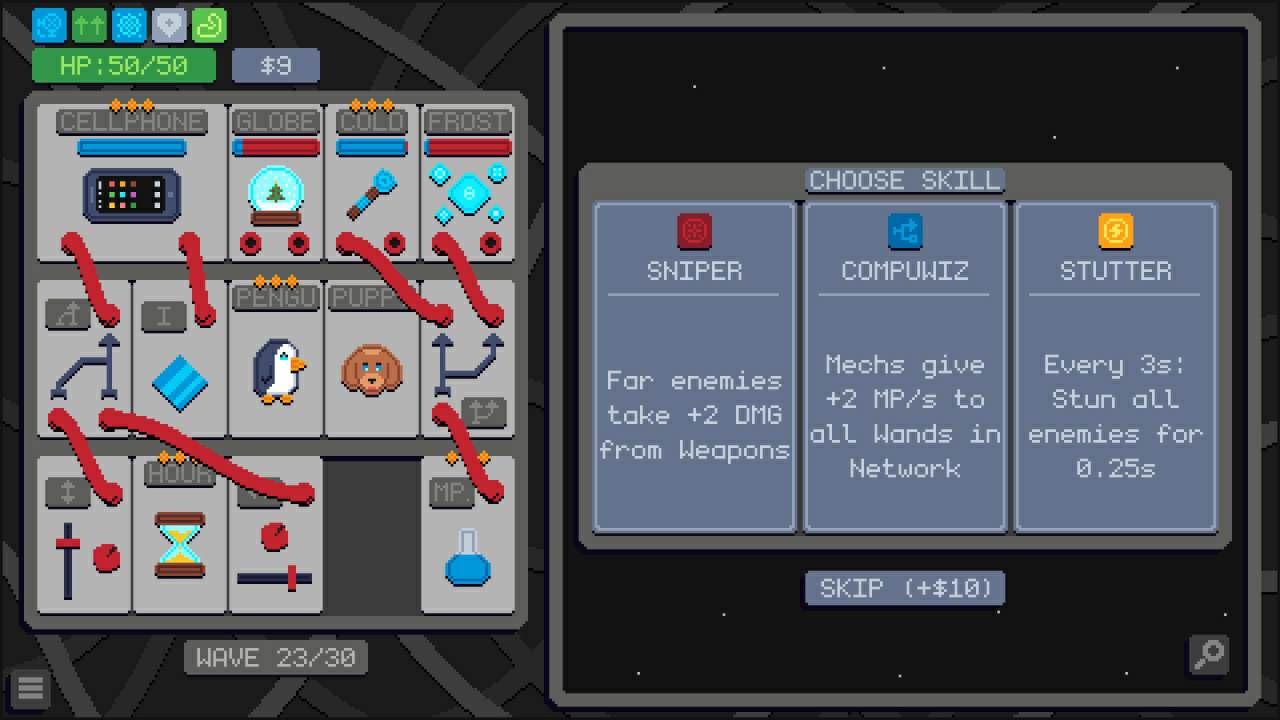Screen dimensions: 1280x720
Task: Open the hamburger menu button
Action: point(30,688)
